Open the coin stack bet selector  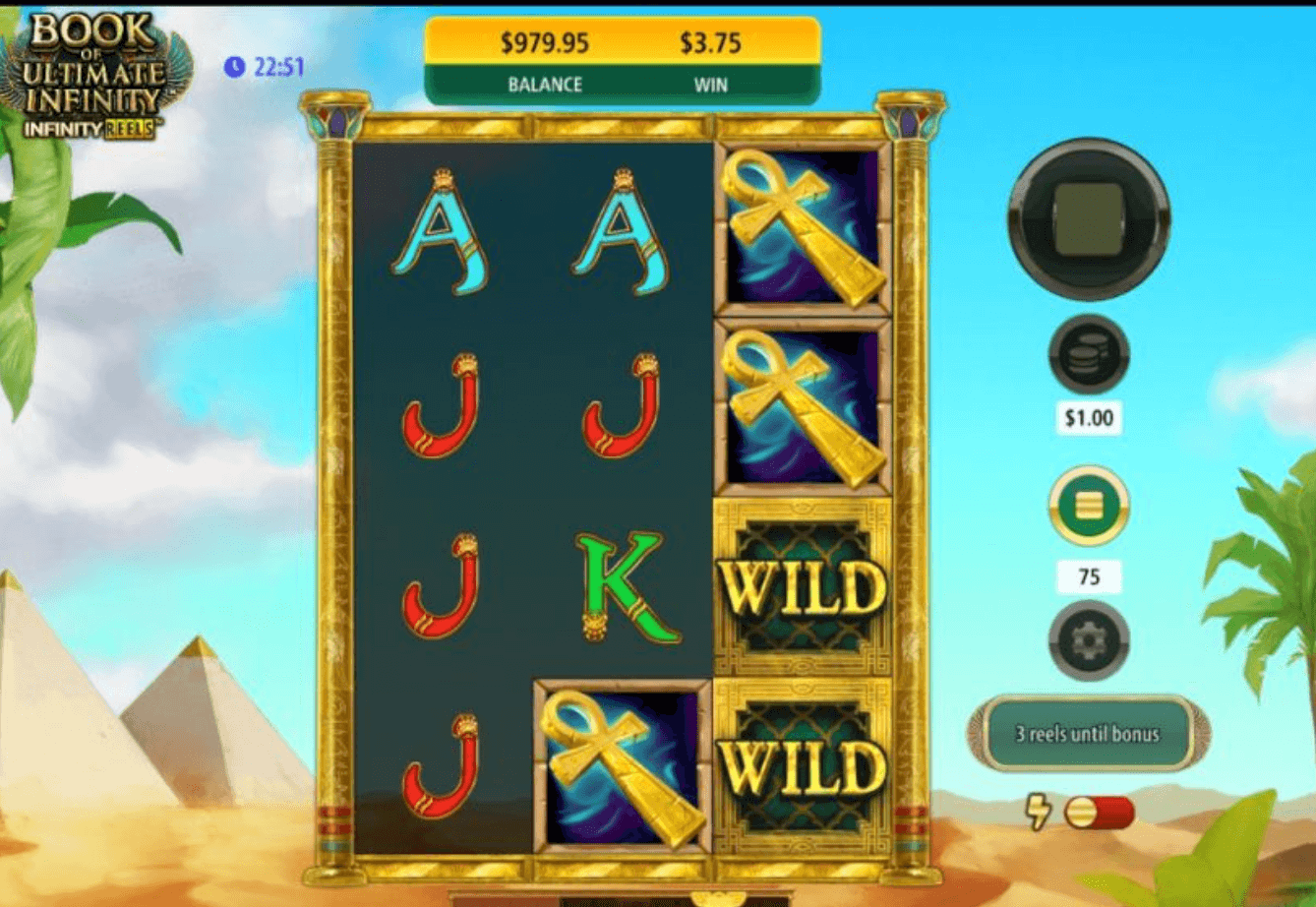pos(1088,354)
